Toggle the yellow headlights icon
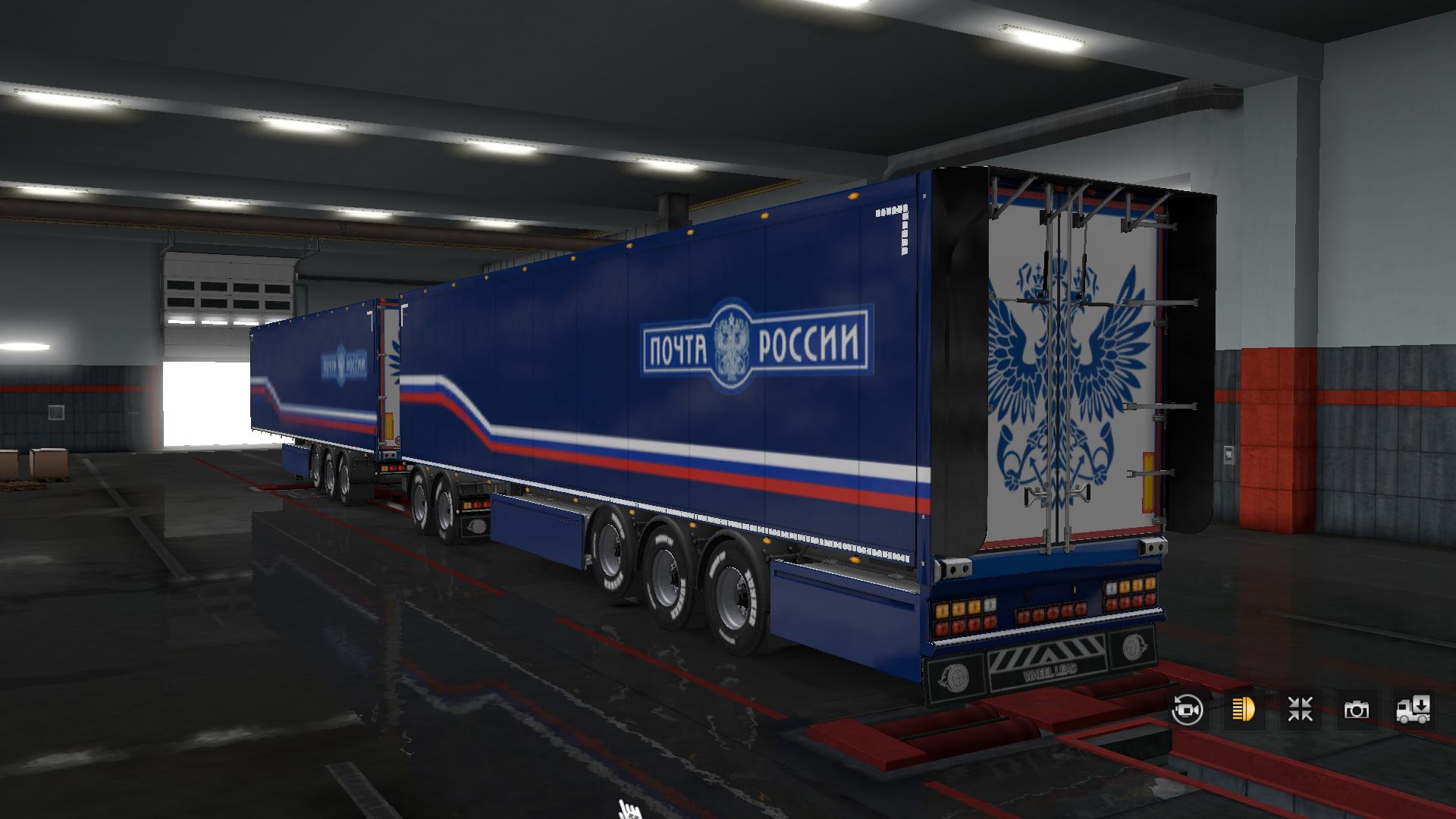The image size is (1456, 819). (x=1244, y=710)
